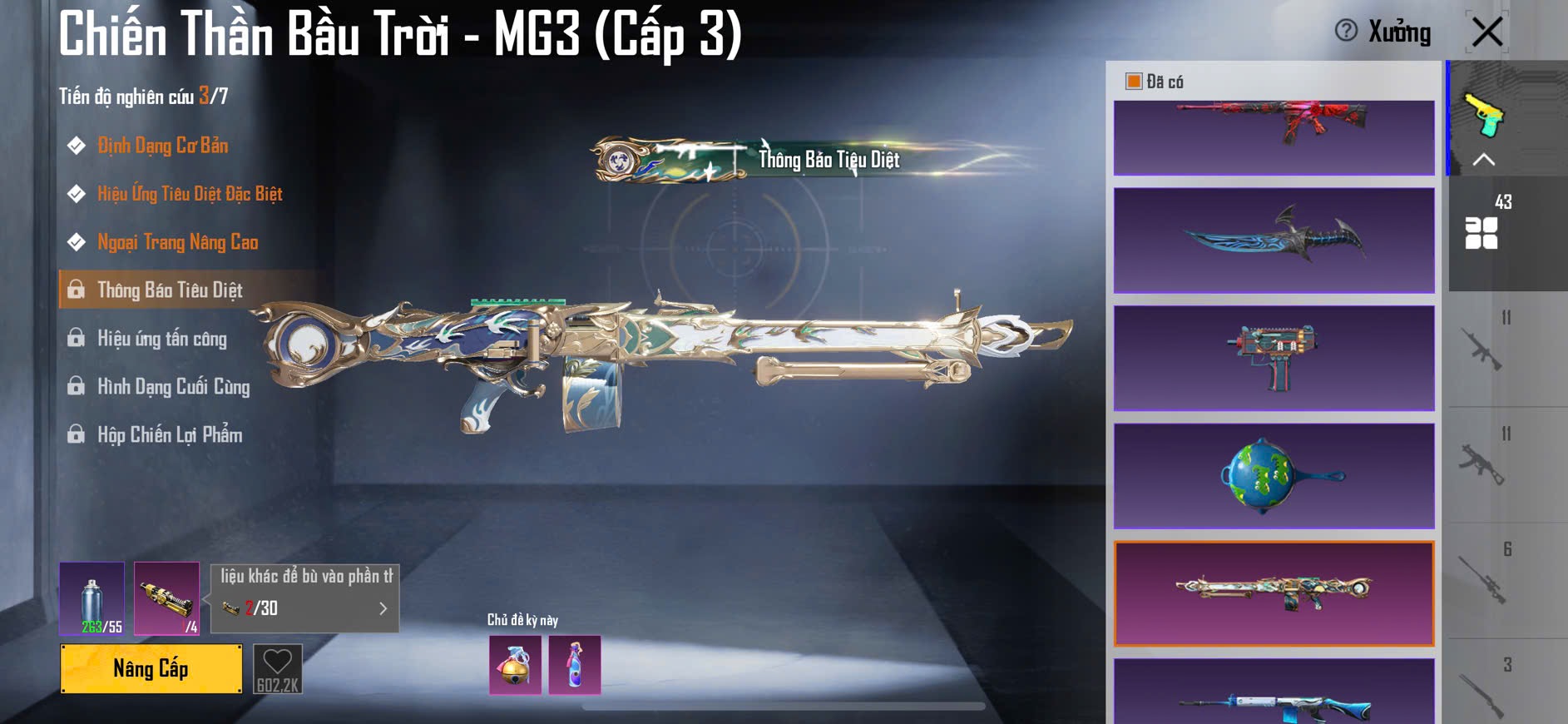1568x724 pixels.
Task: Toggle the Đã có owned filter checkbox
Action: [1134, 82]
